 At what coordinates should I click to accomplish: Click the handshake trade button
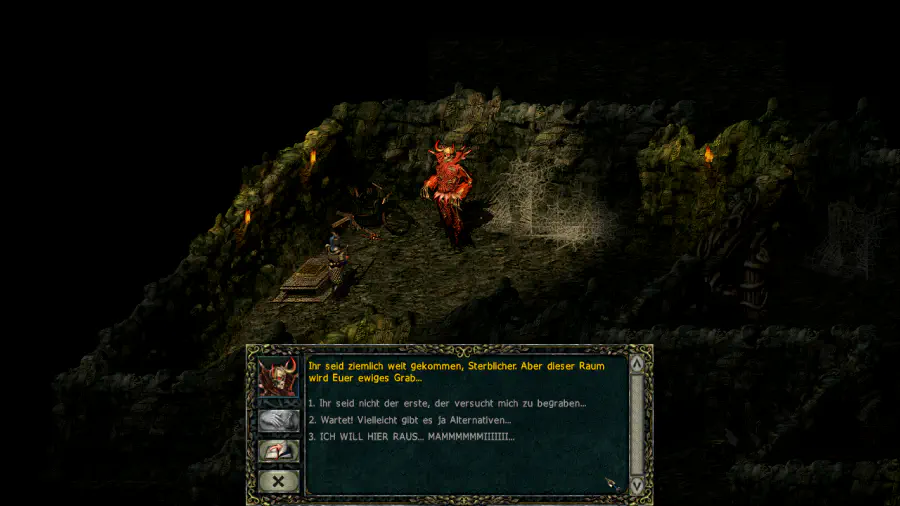tap(278, 420)
